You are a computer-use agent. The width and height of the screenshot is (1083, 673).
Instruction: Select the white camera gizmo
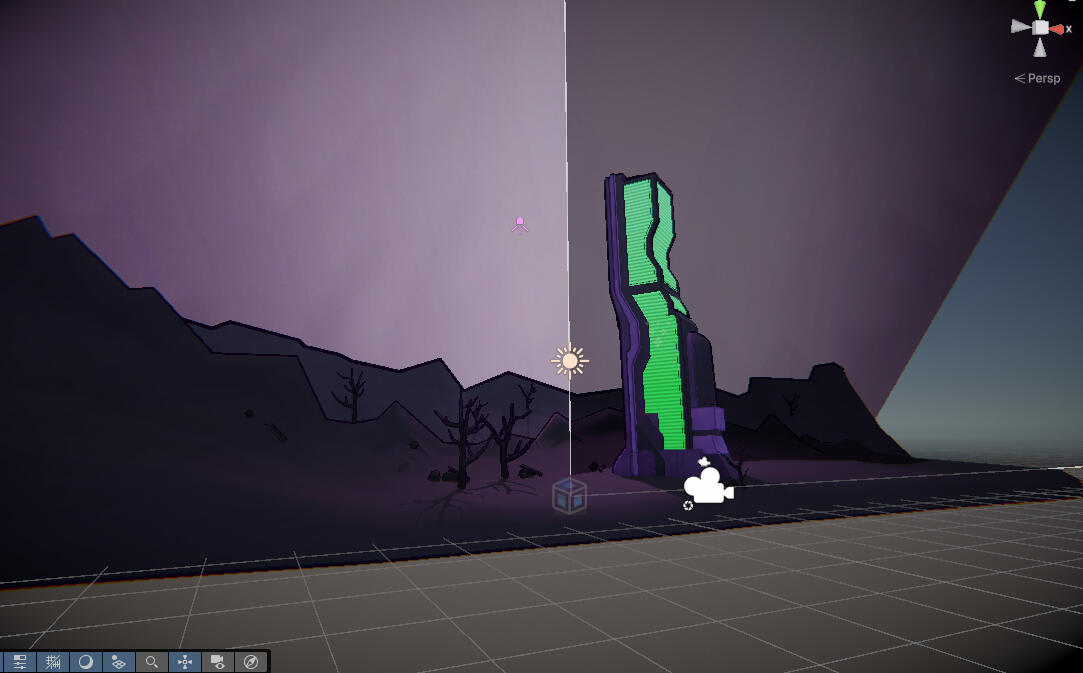pos(707,487)
